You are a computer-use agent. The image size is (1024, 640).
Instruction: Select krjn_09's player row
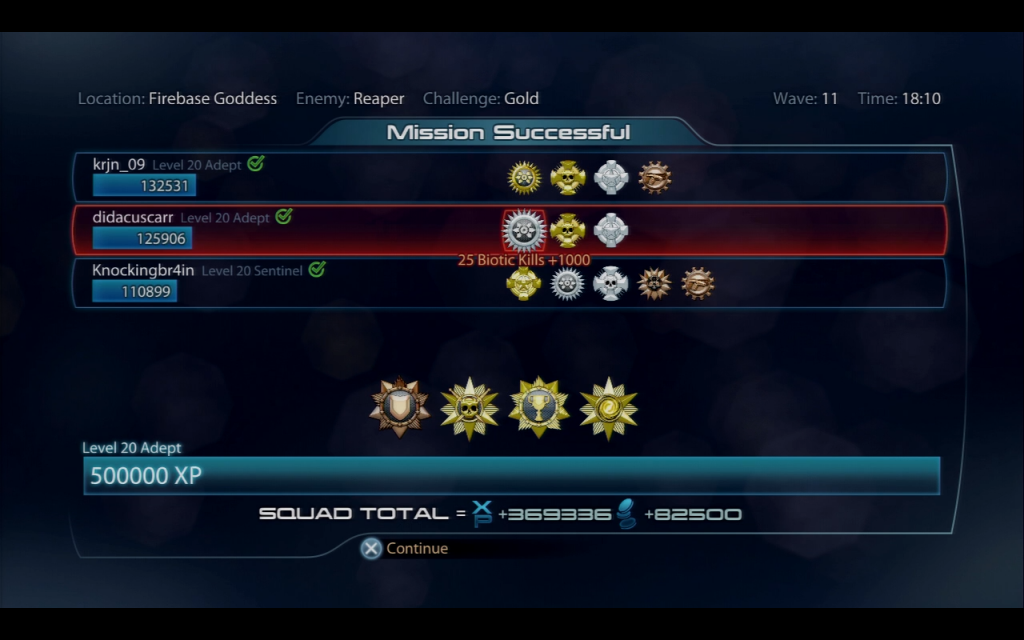pyautogui.click(x=300, y=177)
